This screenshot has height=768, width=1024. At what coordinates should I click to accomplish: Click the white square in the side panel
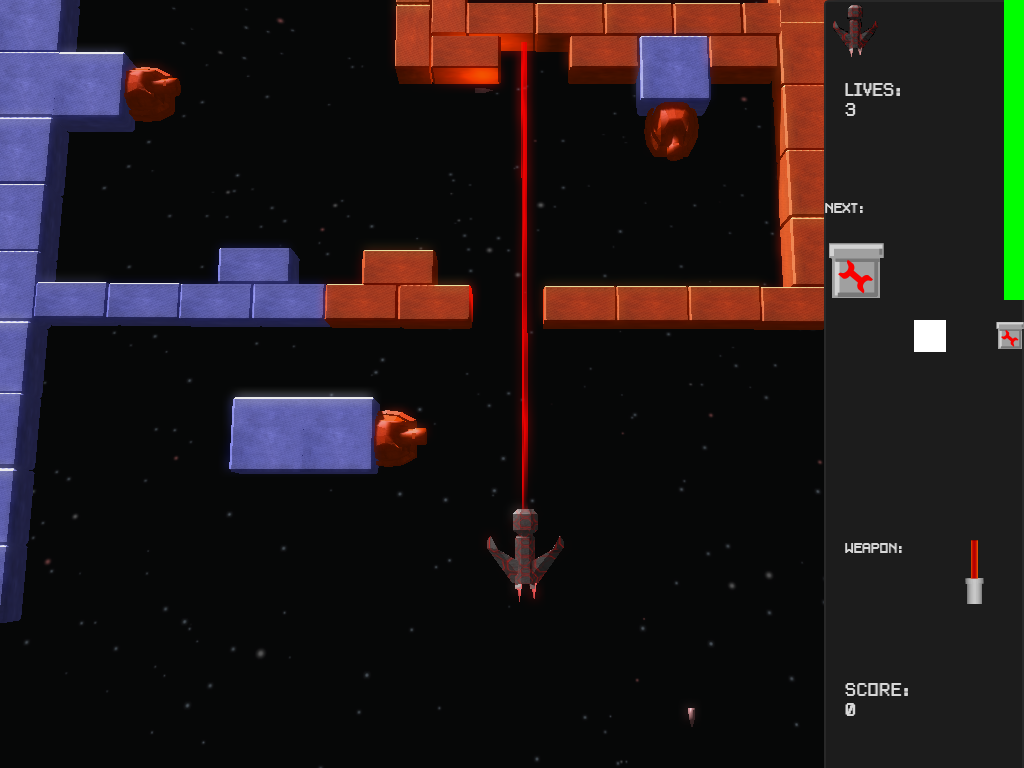click(x=930, y=336)
